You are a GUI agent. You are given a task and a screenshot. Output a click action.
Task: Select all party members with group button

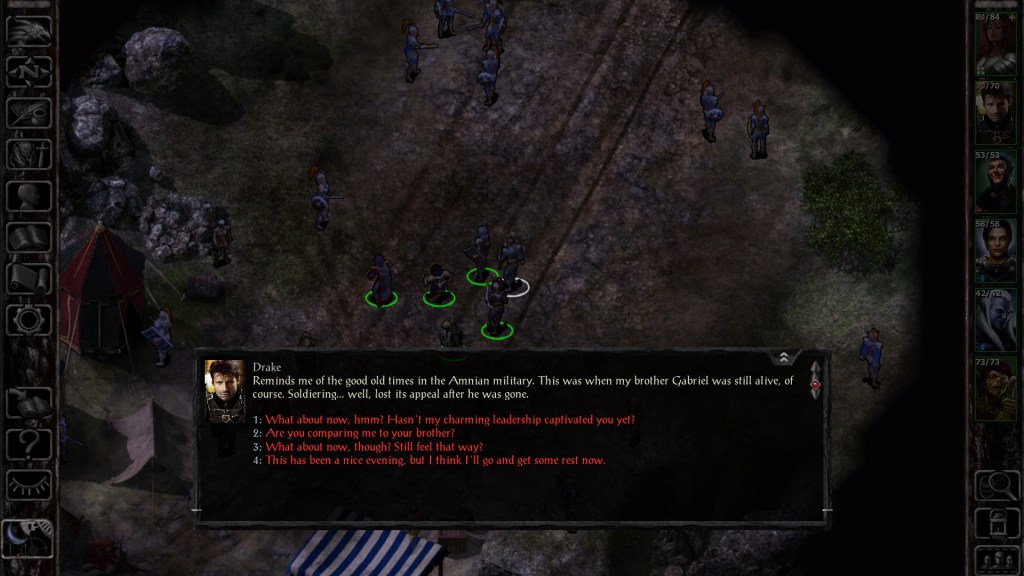pyautogui.click(x=996, y=558)
